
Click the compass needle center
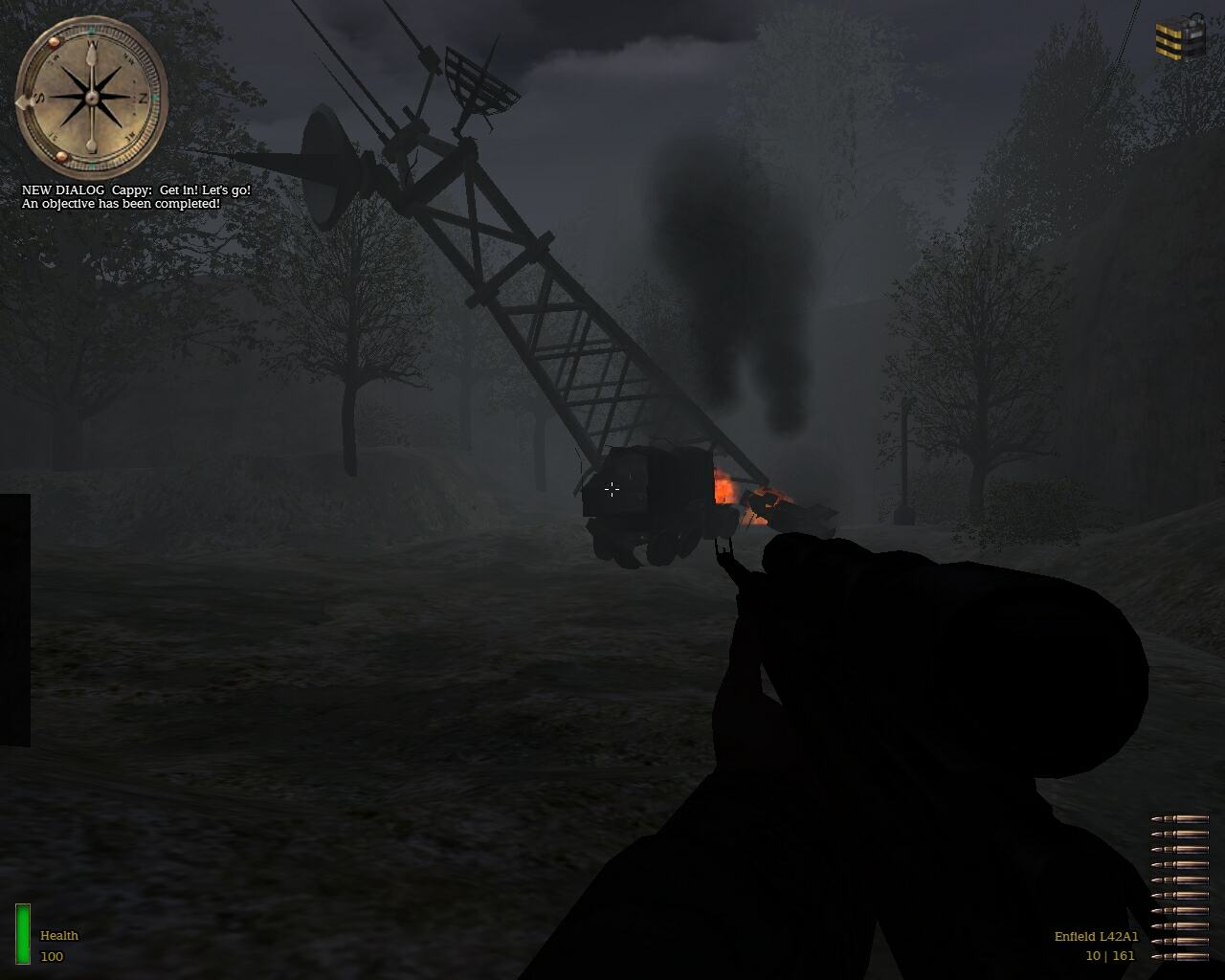pyautogui.click(x=93, y=99)
